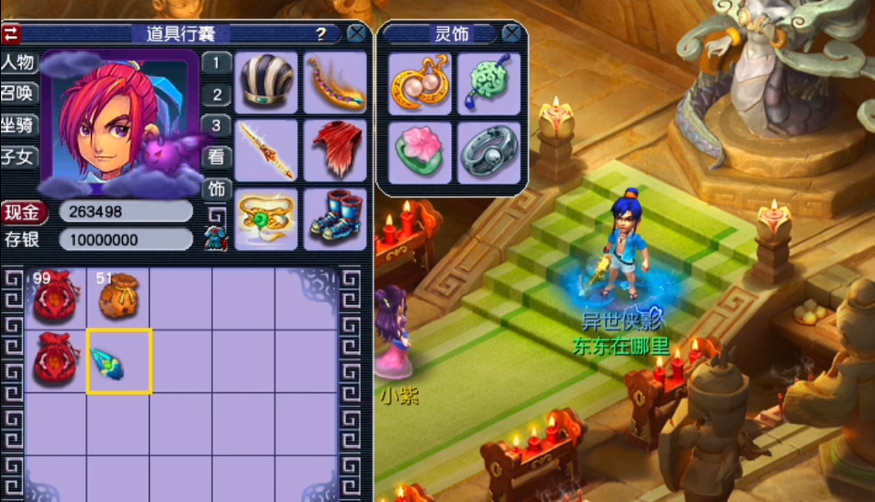Choose bag page 3

click(x=216, y=126)
